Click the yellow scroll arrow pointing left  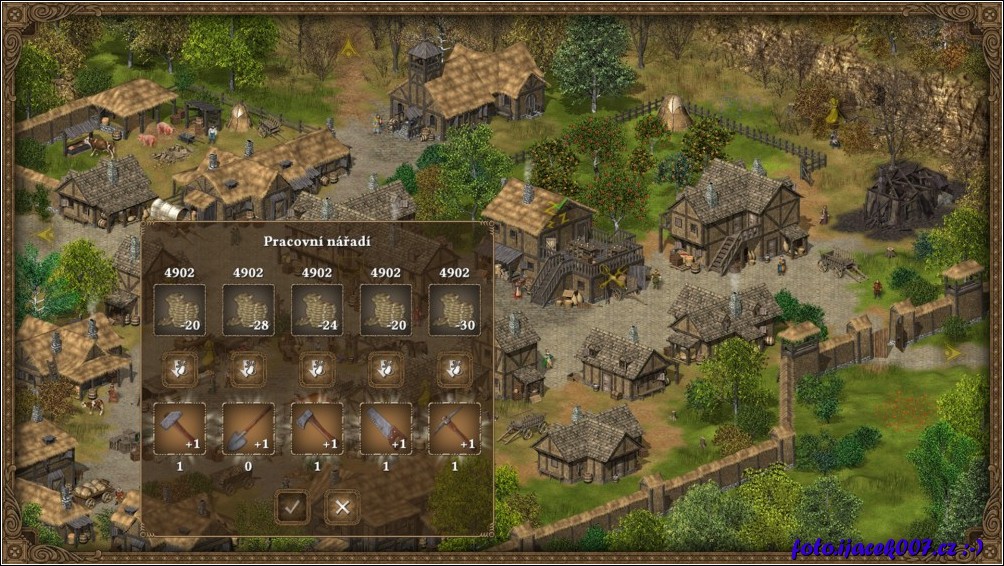44,234
